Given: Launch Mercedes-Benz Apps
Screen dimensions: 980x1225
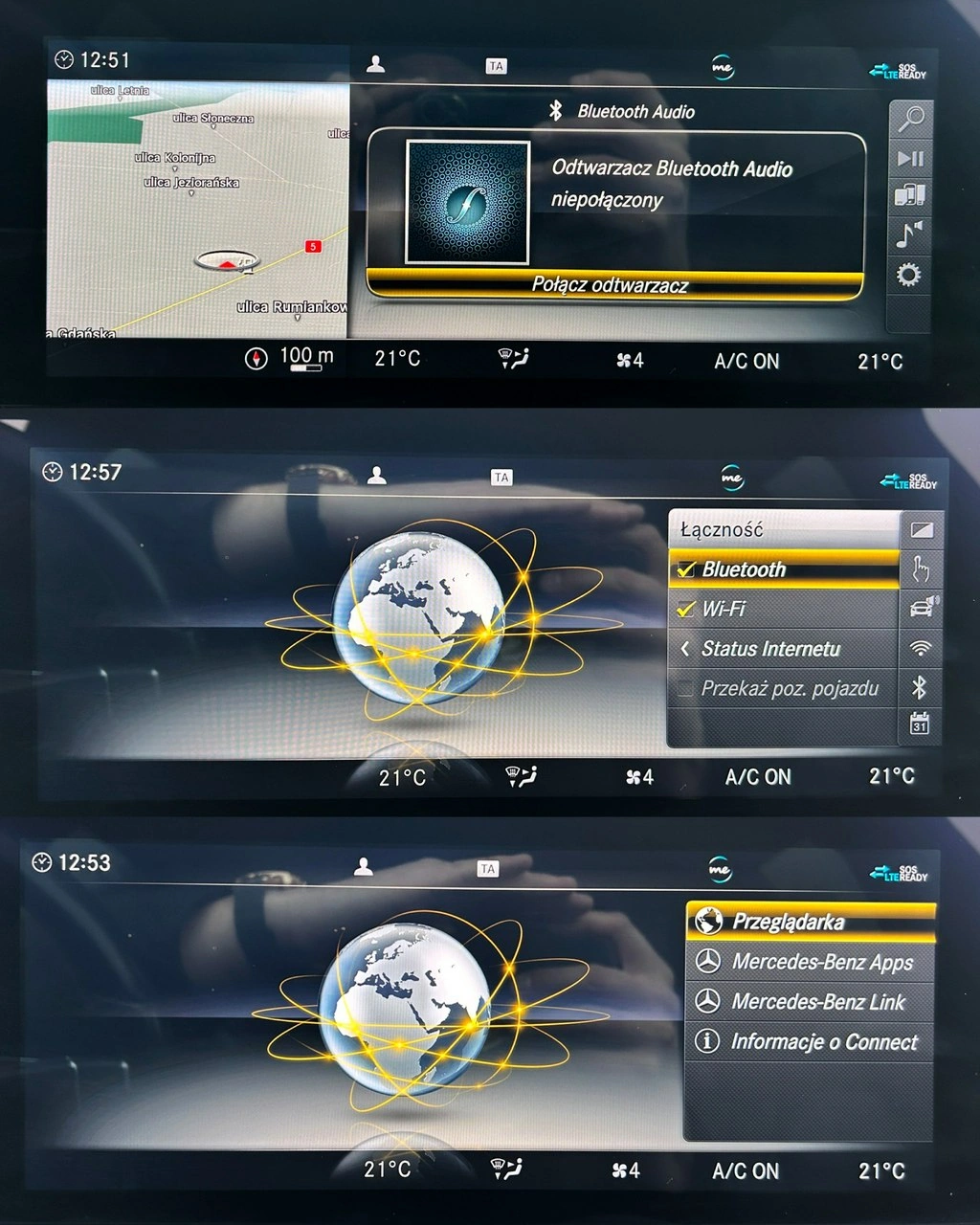Looking at the screenshot, I should (809, 962).
